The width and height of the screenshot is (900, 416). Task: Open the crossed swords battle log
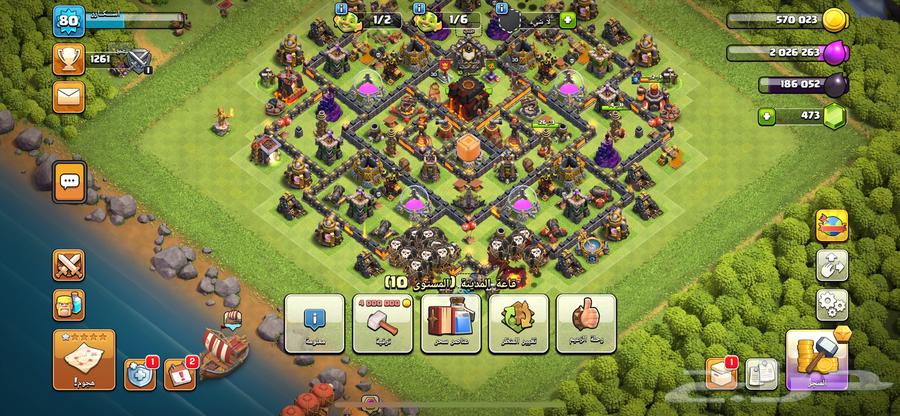click(x=69, y=266)
